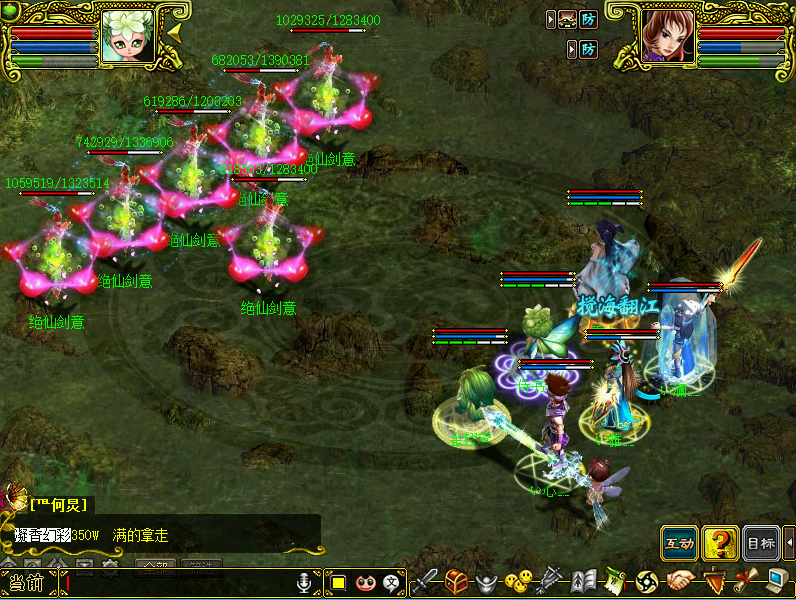Click the black shuriken icon
796x600 pixels.
(645, 581)
